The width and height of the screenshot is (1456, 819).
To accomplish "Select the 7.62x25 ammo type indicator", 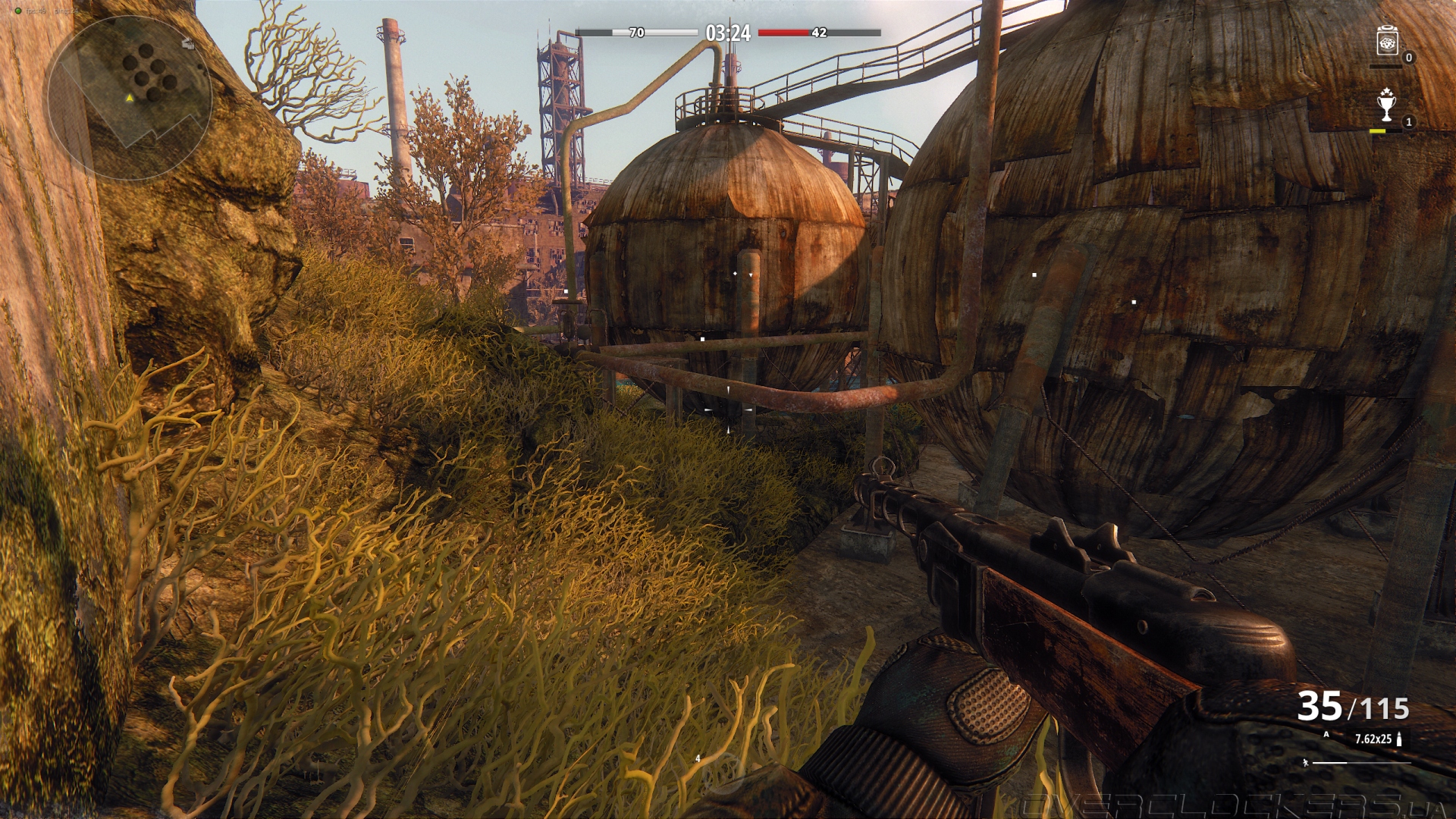I will [x=1373, y=739].
